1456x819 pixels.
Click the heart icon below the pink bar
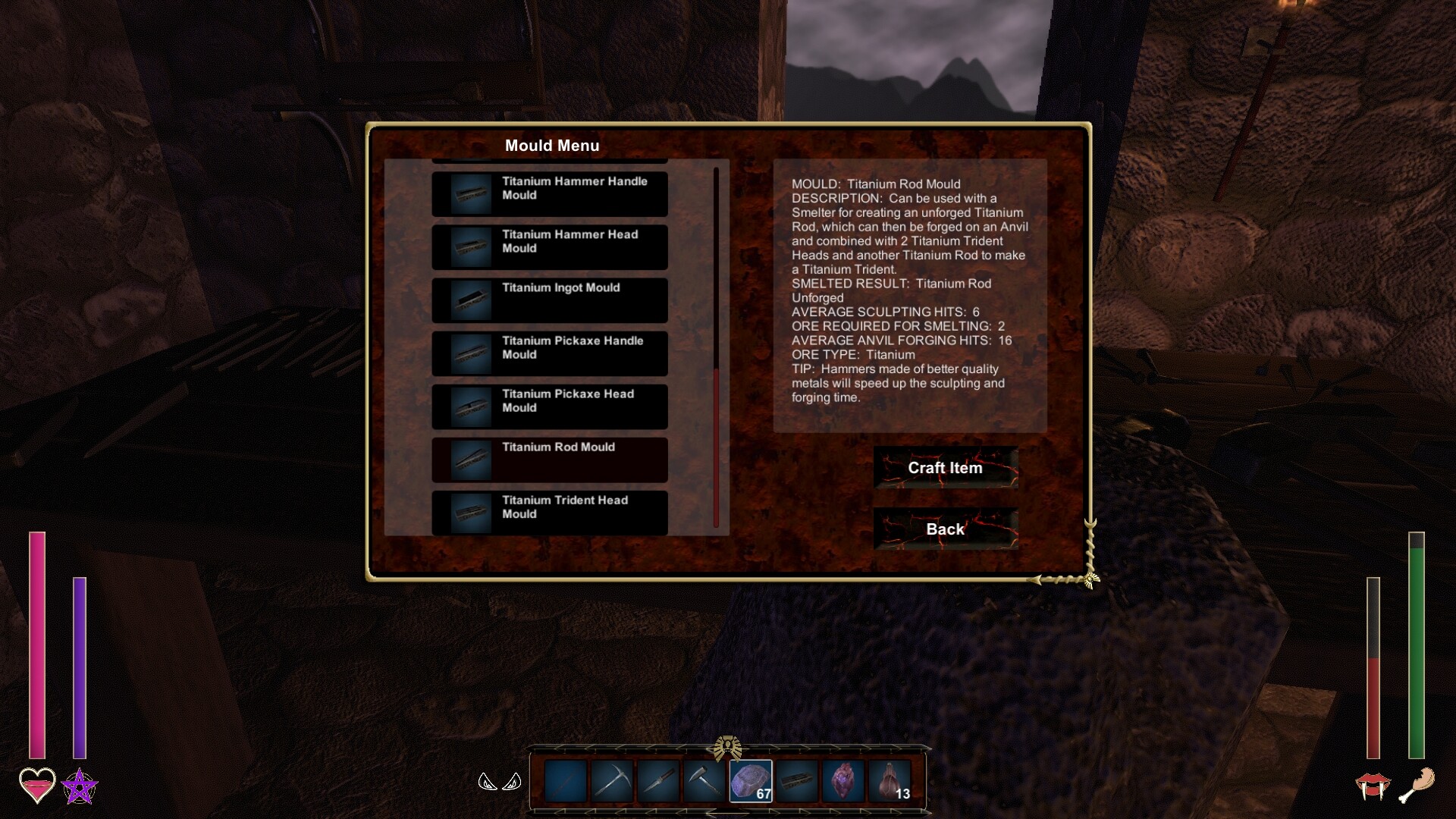click(x=36, y=786)
